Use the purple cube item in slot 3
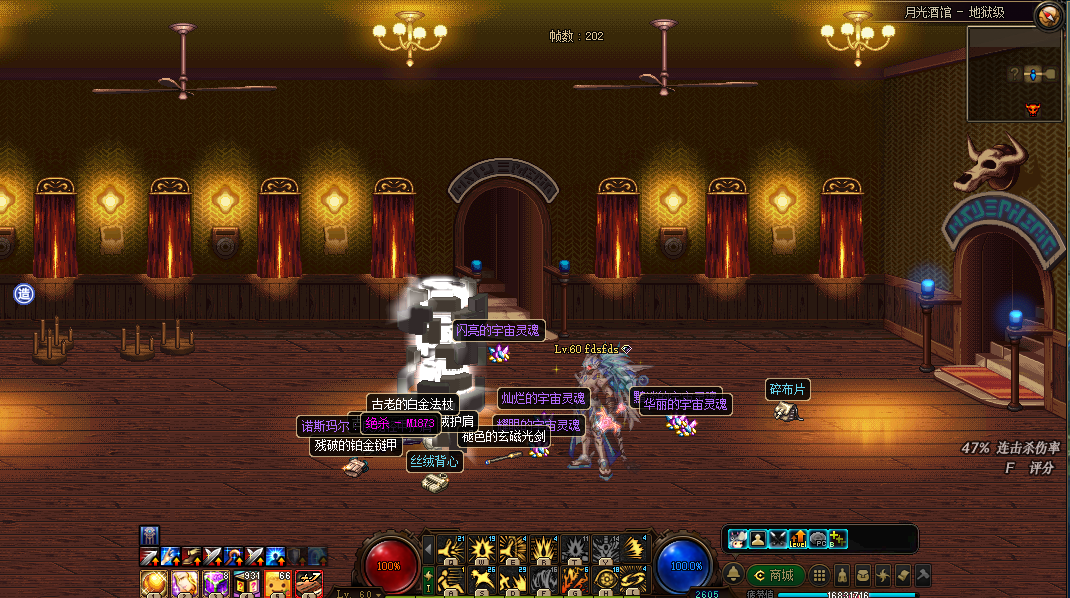Viewport: 1070px width, 598px height. tap(215, 582)
